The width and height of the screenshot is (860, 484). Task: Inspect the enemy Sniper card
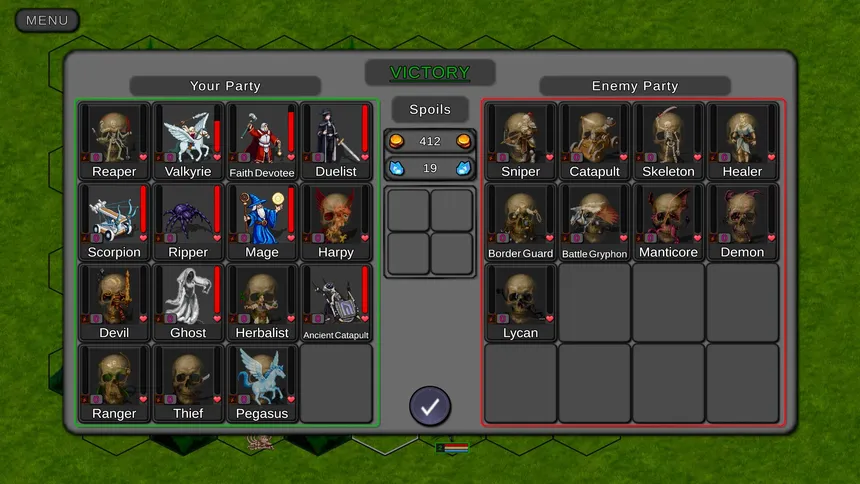521,141
